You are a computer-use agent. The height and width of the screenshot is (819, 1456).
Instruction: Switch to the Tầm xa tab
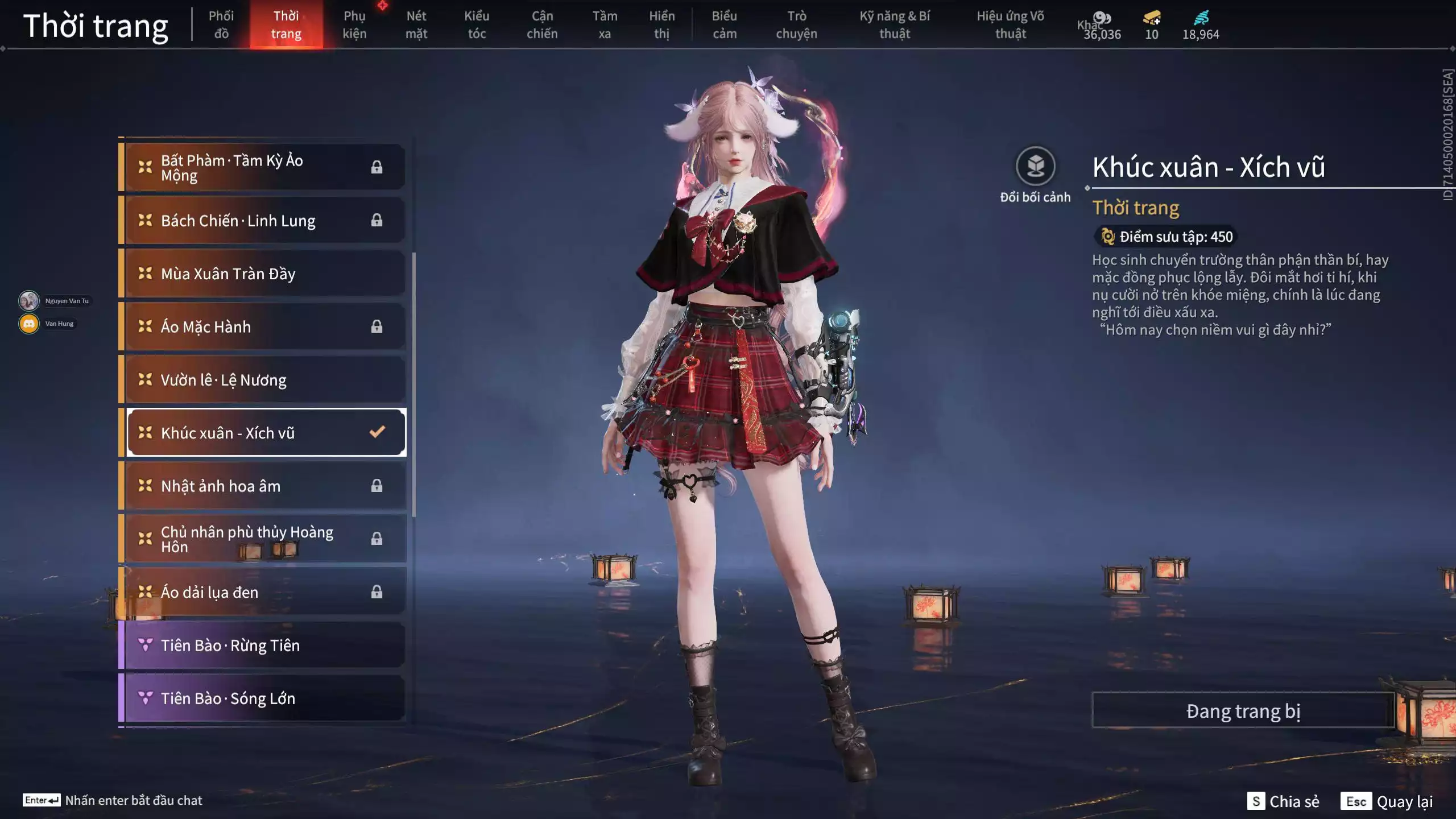point(605,25)
